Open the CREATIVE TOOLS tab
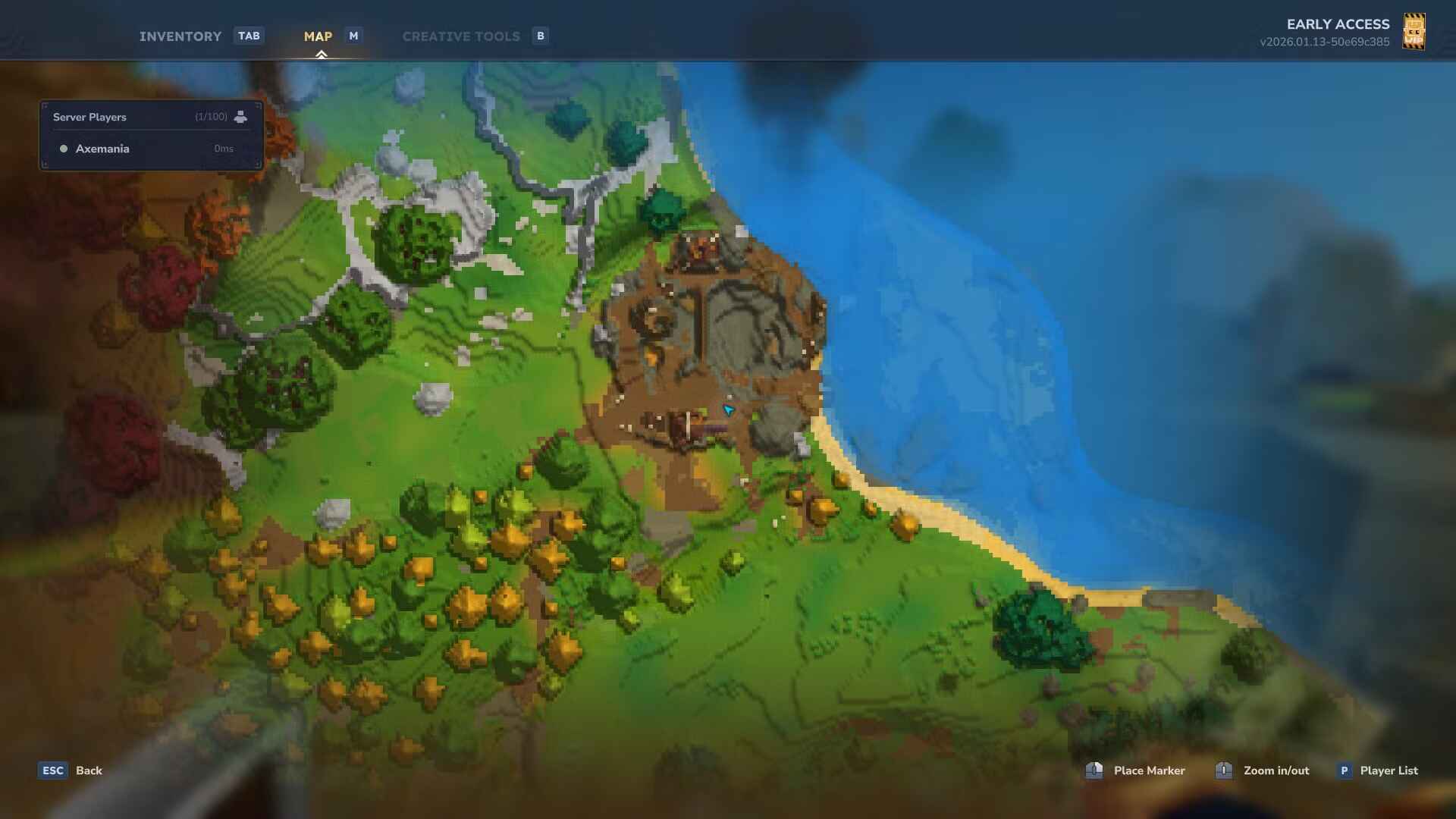Image resolution: width=1456 pixels, height=819 pixels. 461,36
